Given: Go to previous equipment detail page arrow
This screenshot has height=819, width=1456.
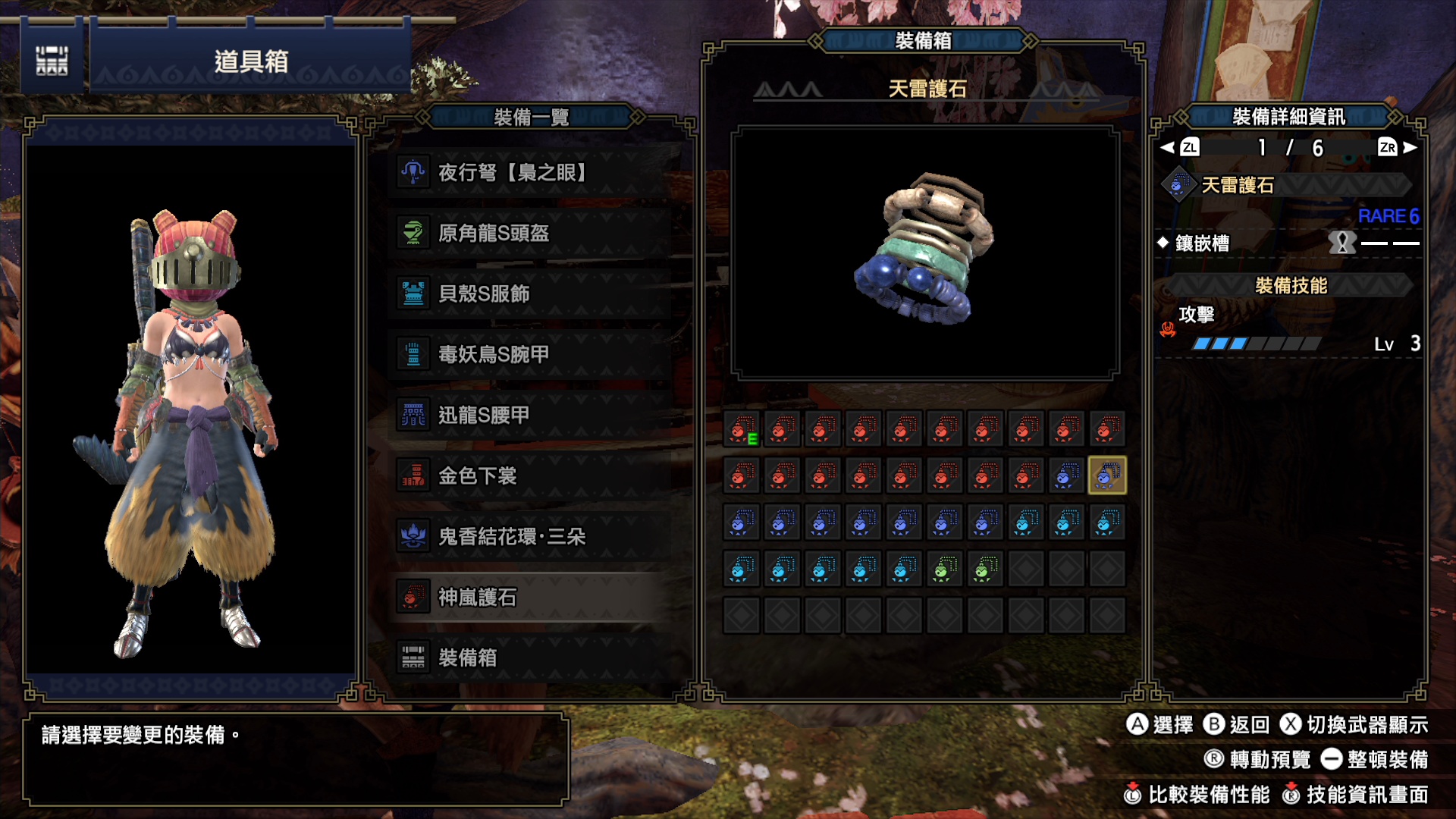Looking at the screenshot, I should pos(1168,148).
